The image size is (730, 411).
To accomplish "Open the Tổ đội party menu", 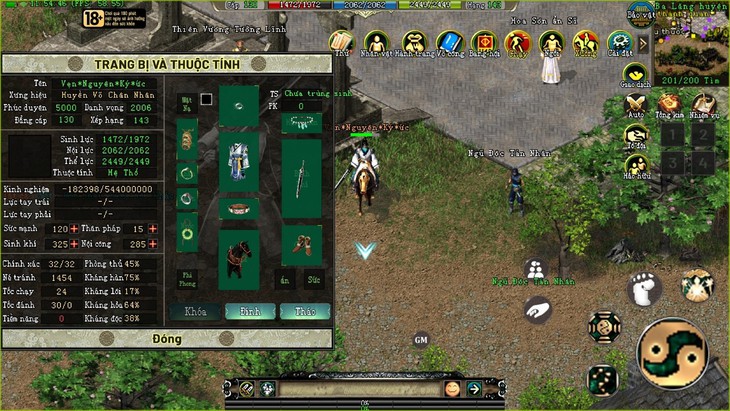I will point(634,136).
